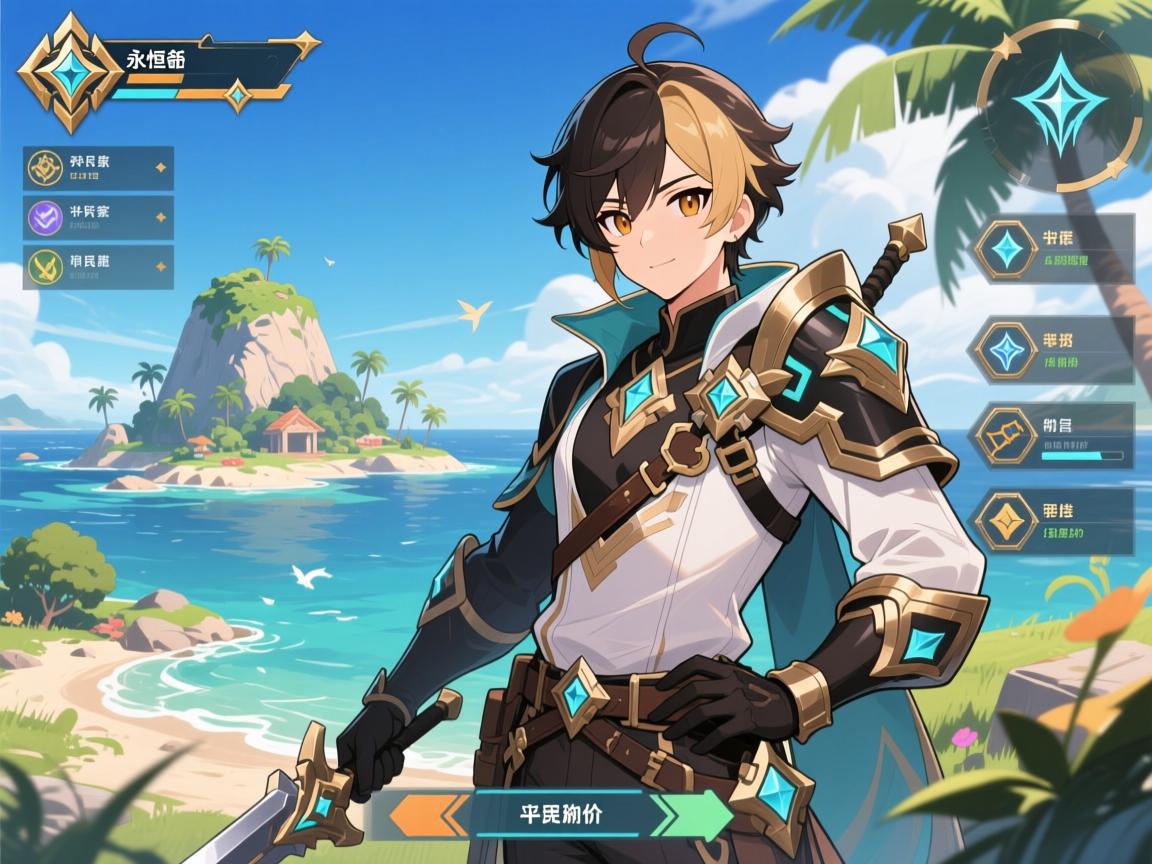Click the green right arrow at bottom
This screenshot has width=1152, height=864.
[690, 813]
